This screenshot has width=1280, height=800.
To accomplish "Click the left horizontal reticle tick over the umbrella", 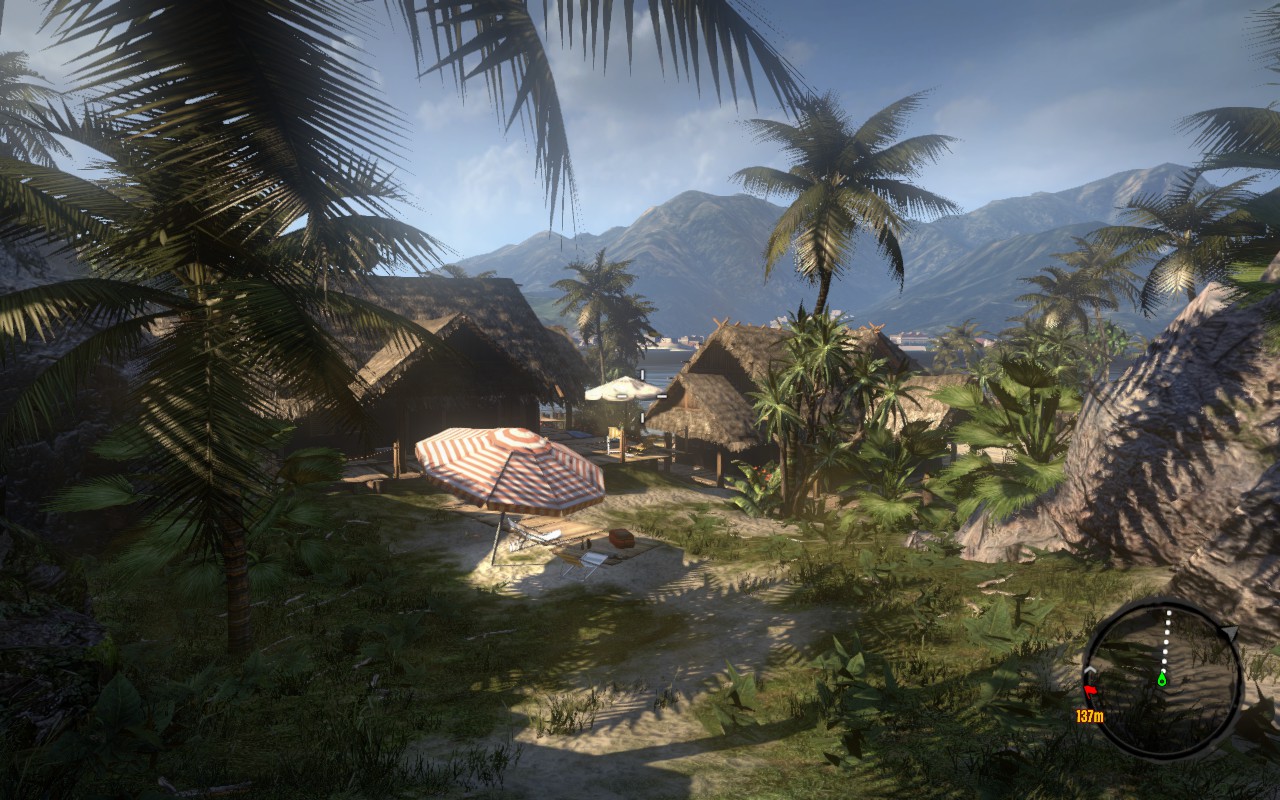I will point(621,396).
